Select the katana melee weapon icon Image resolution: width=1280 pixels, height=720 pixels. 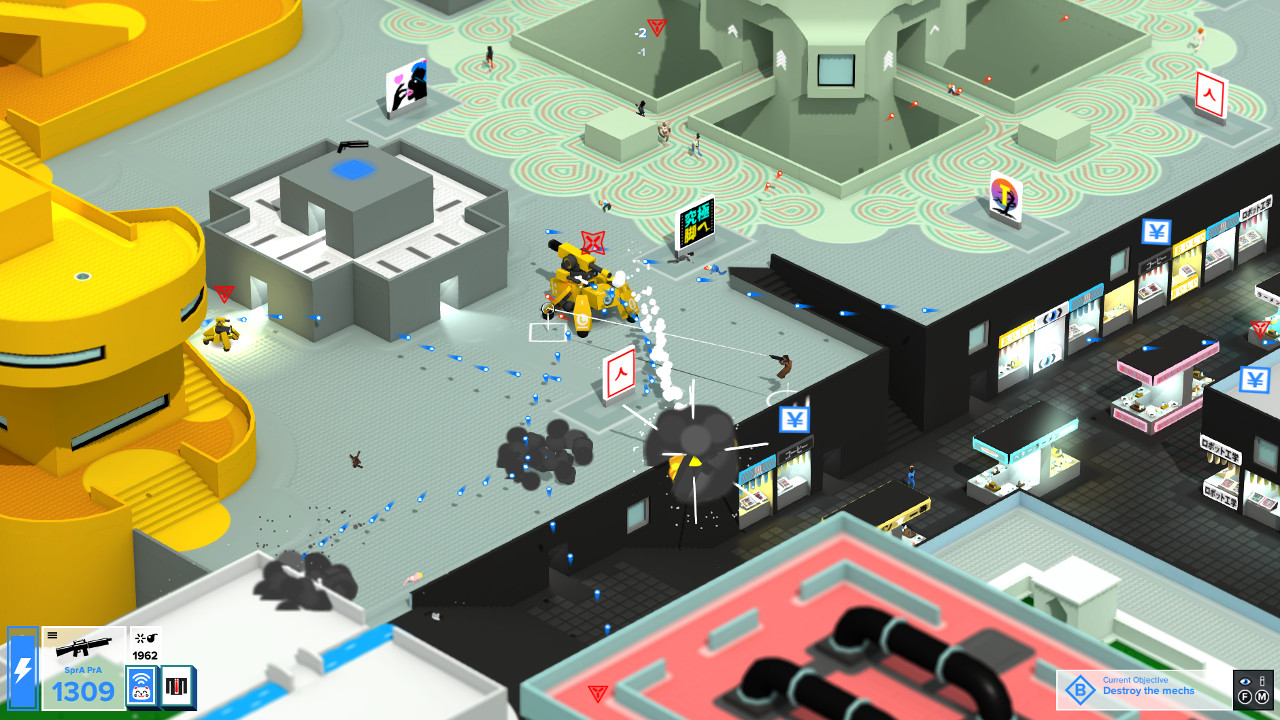click(175, 687)
